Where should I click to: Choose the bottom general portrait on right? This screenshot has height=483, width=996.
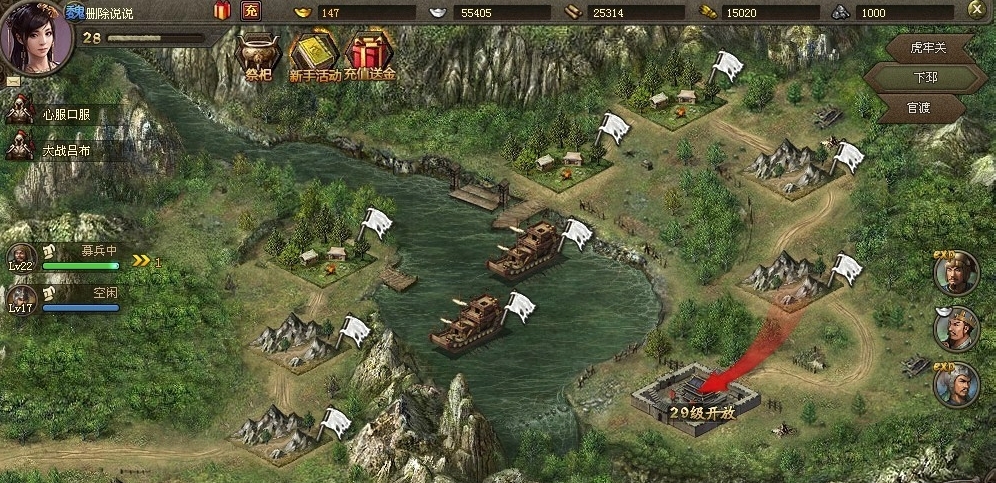coord(954,385)
